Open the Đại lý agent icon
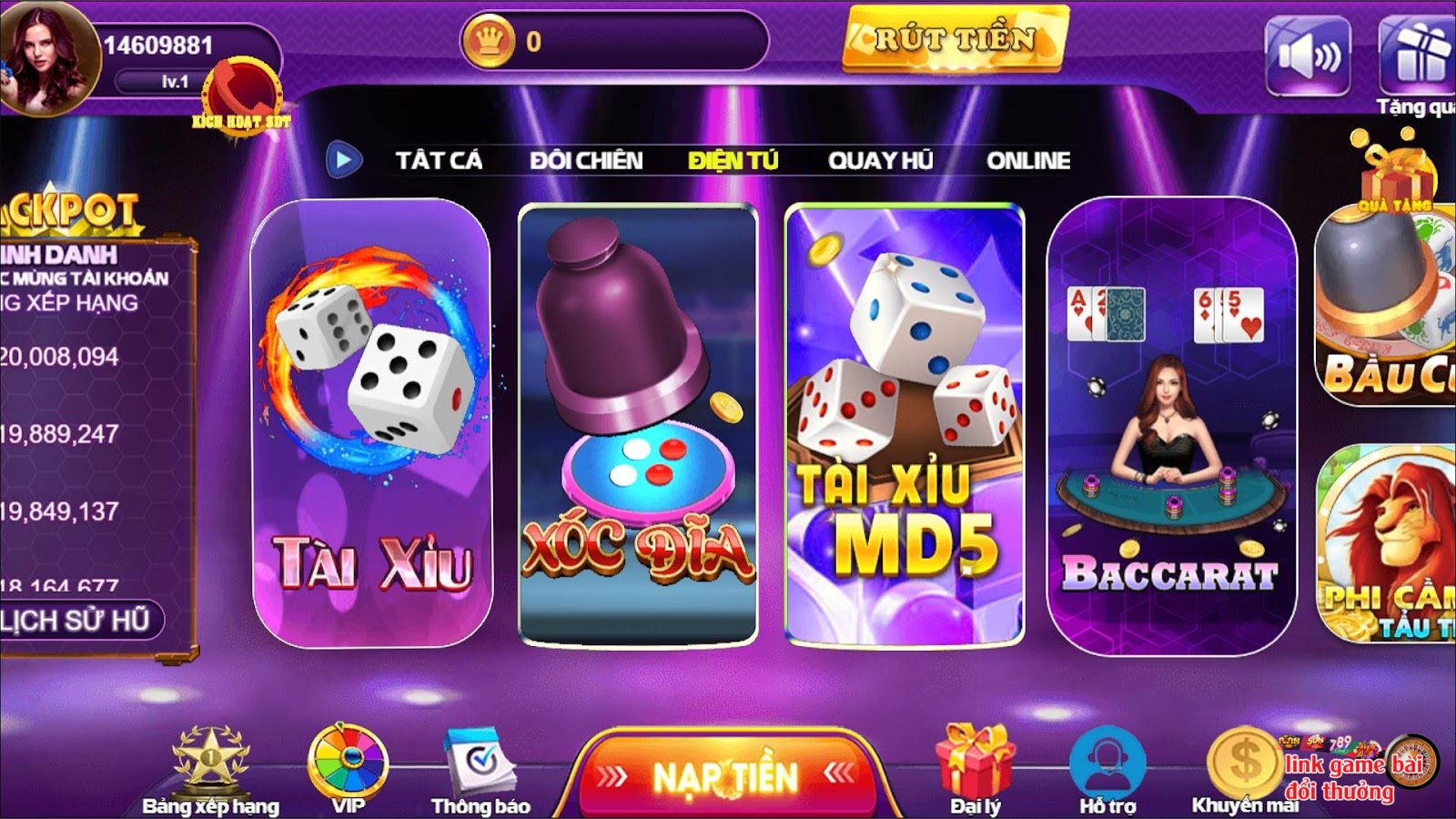This screenshot has height=819, width=1456. [975, 769]
